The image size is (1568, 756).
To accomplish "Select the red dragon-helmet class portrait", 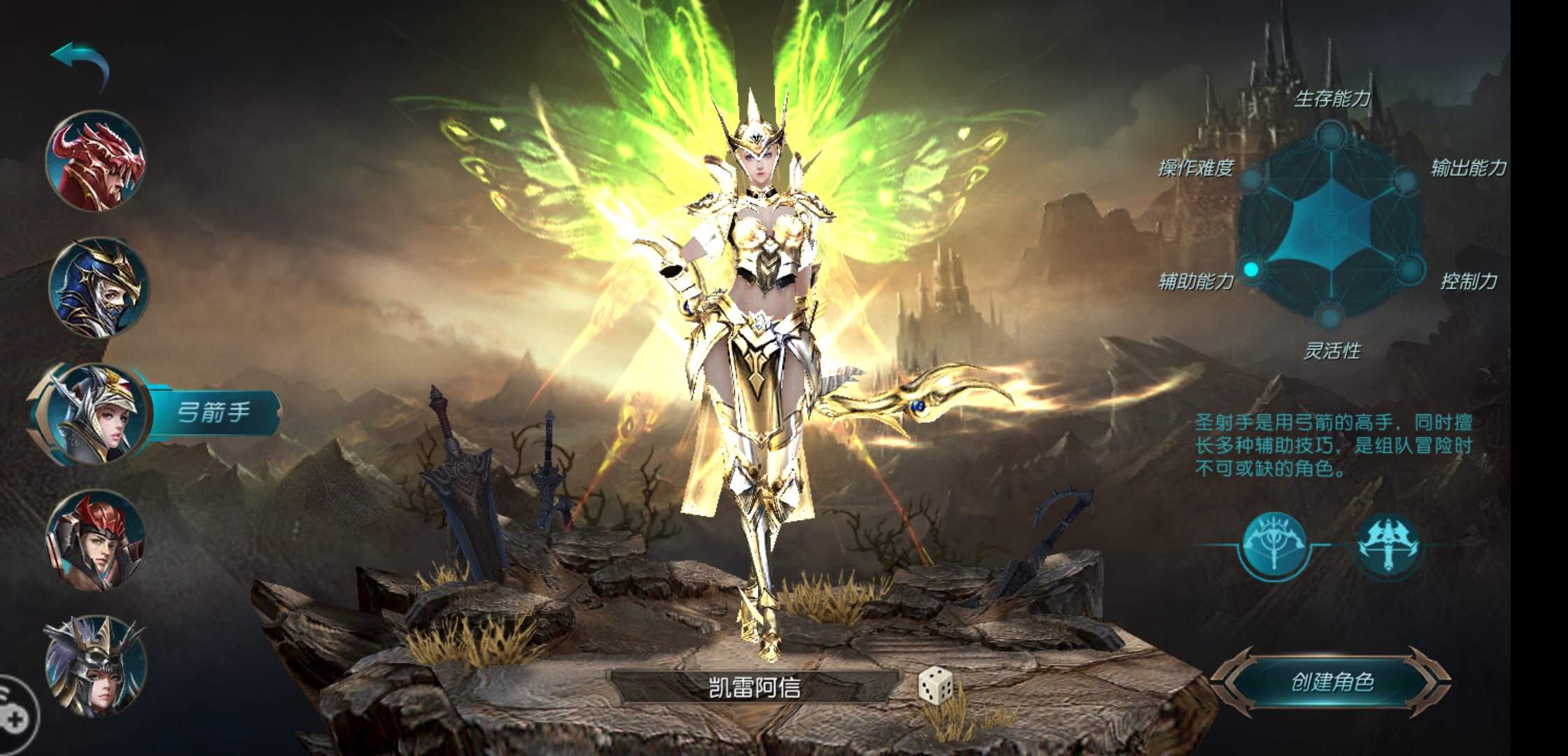I will [x=96, y=162].
